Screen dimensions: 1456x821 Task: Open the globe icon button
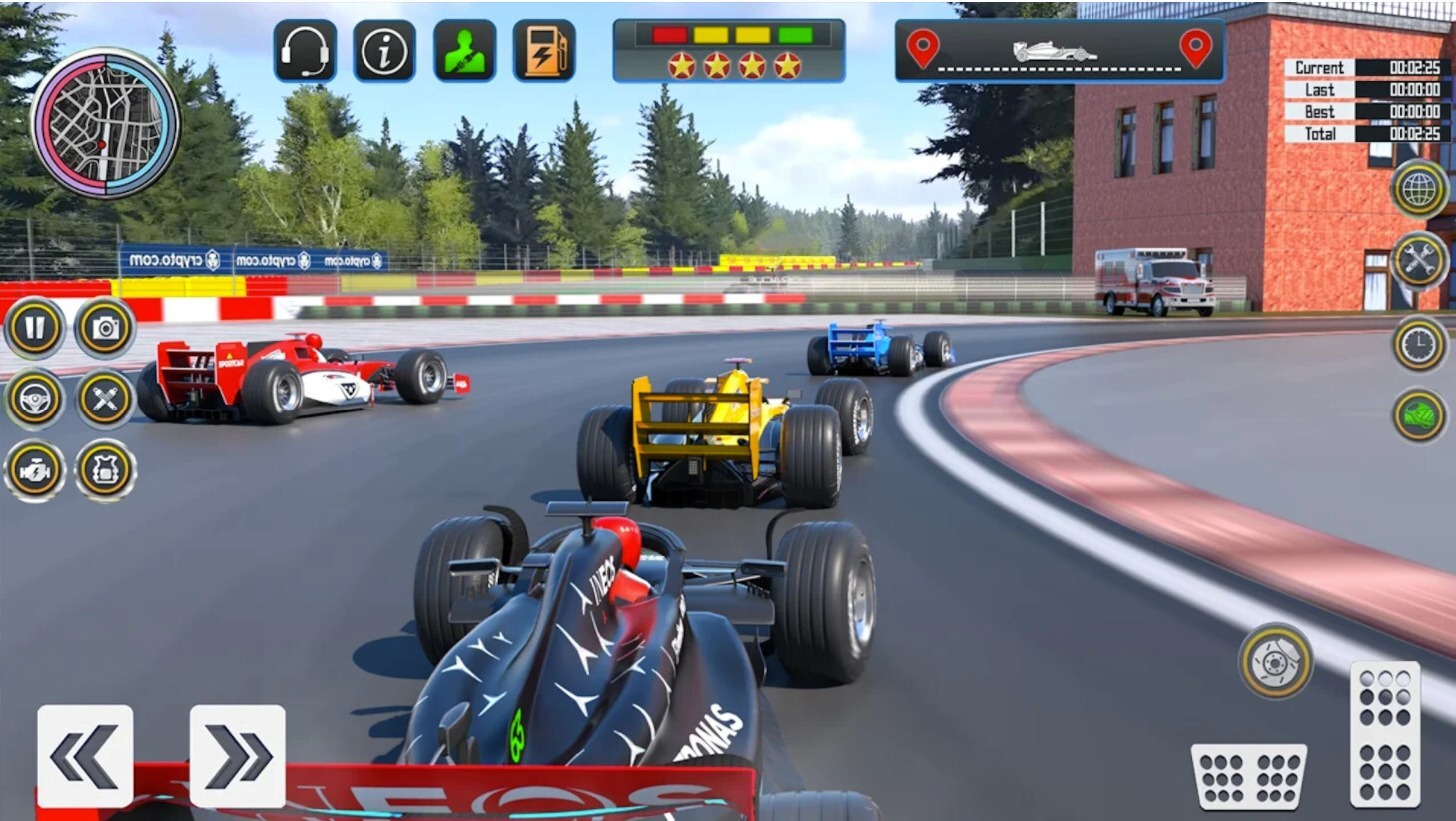[1419, 188]
